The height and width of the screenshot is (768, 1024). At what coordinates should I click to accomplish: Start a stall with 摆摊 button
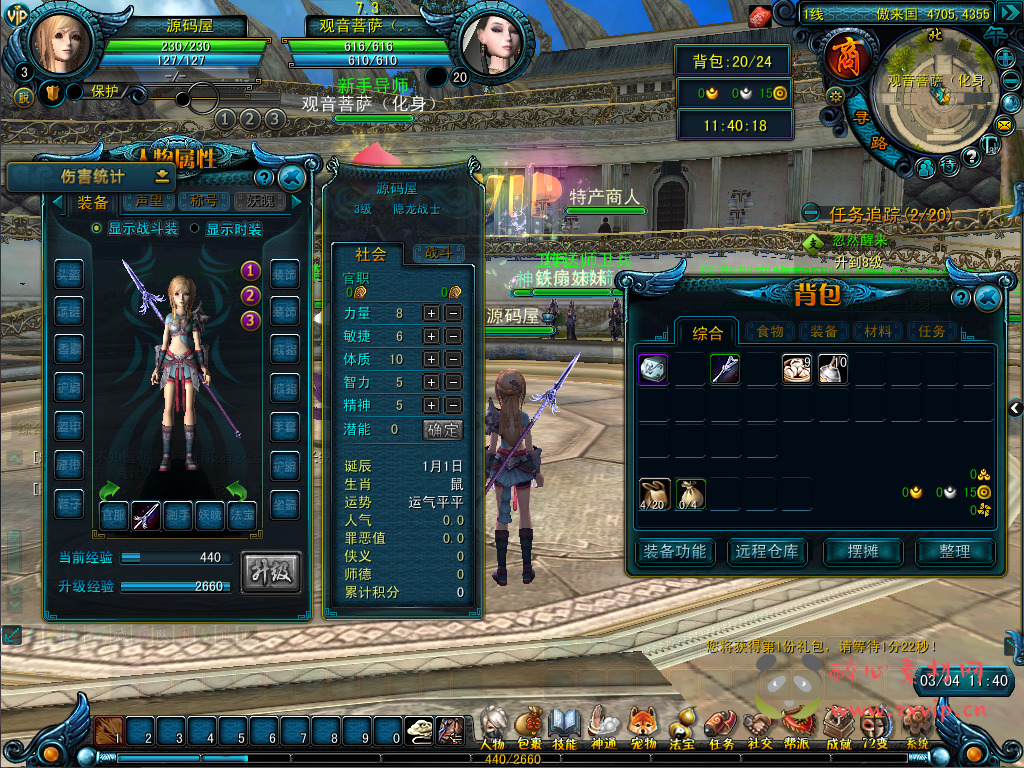click(862, 551)
